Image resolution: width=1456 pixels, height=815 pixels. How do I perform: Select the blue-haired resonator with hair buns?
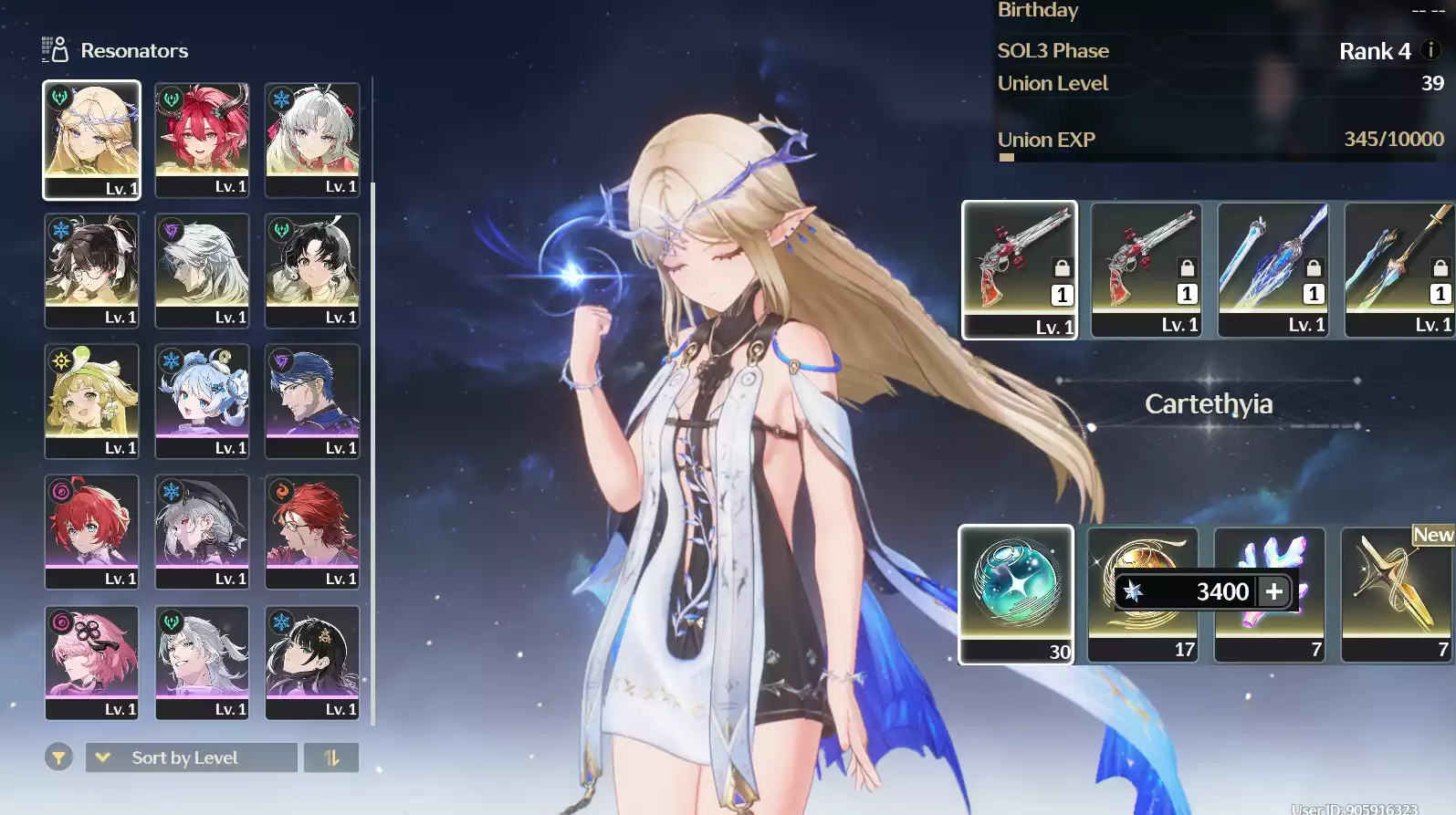coord(202,400)
